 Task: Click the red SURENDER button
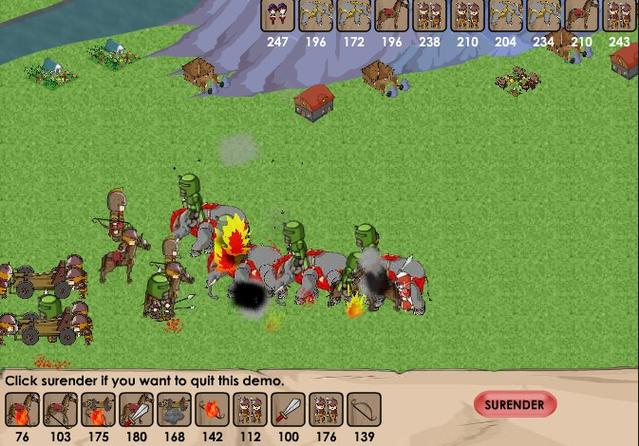[514, 405]
